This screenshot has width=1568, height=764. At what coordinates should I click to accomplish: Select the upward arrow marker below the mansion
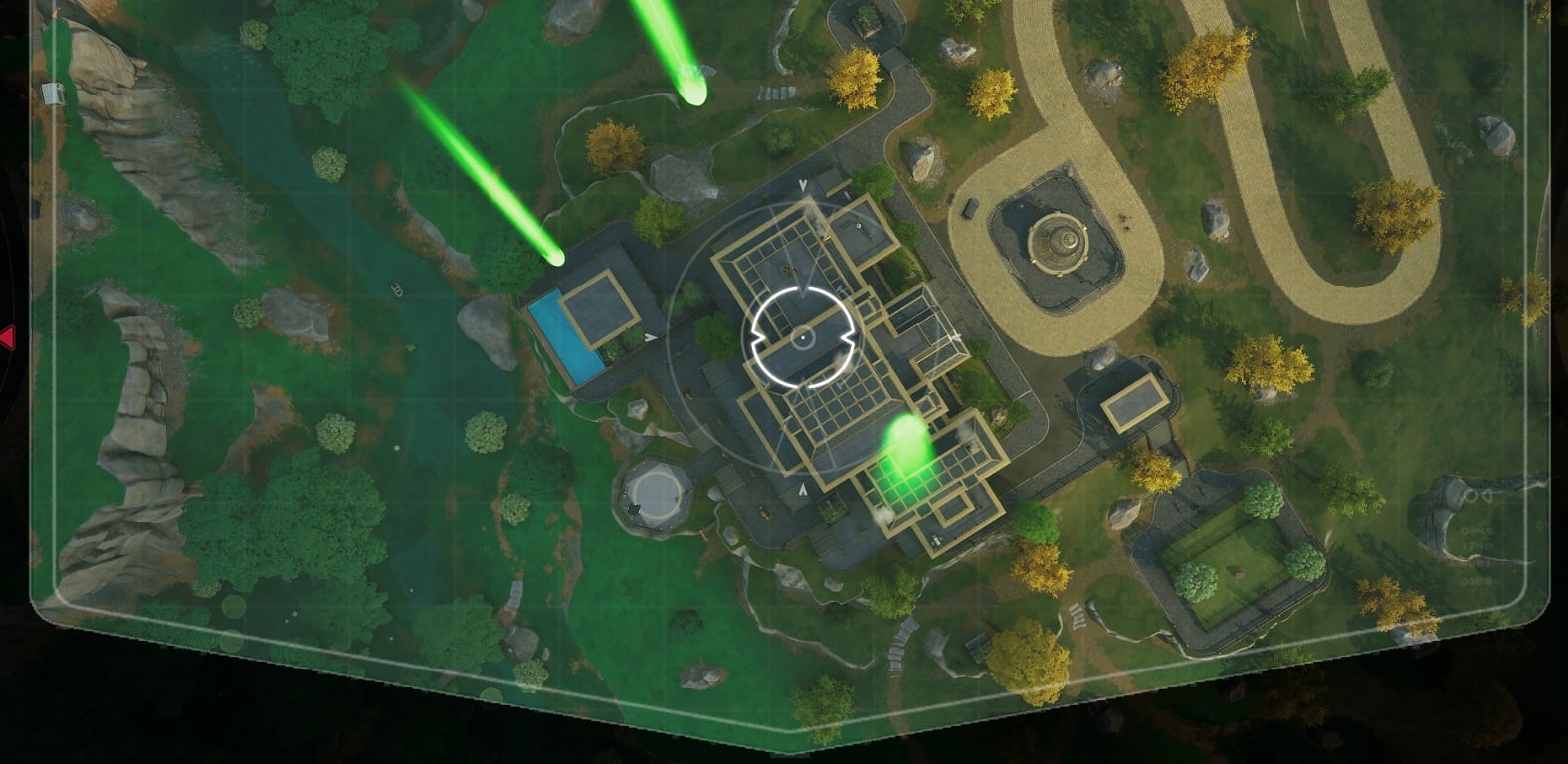coord(804,489)
